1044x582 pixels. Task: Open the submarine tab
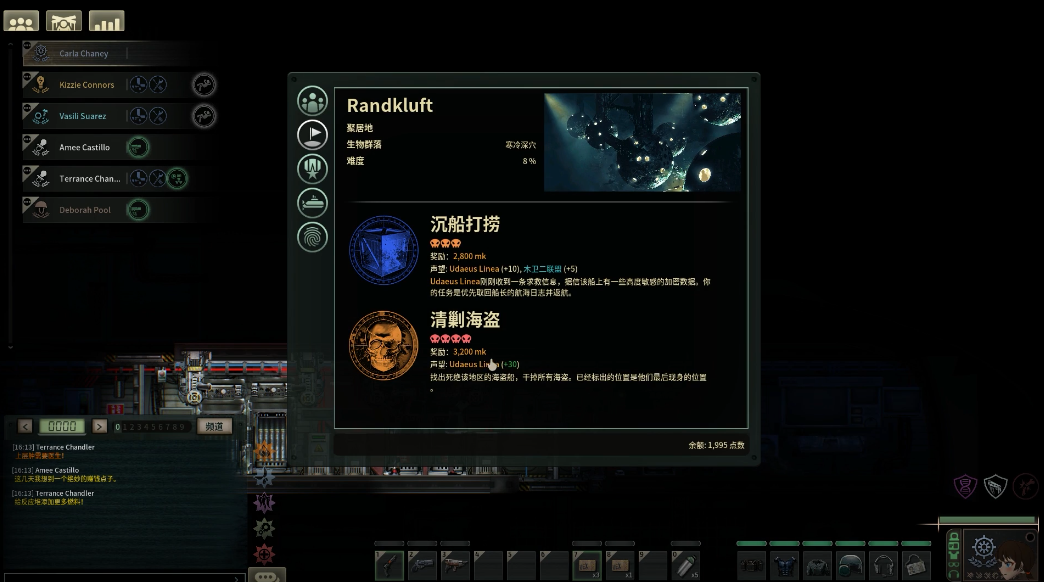[x=313, y=203]
